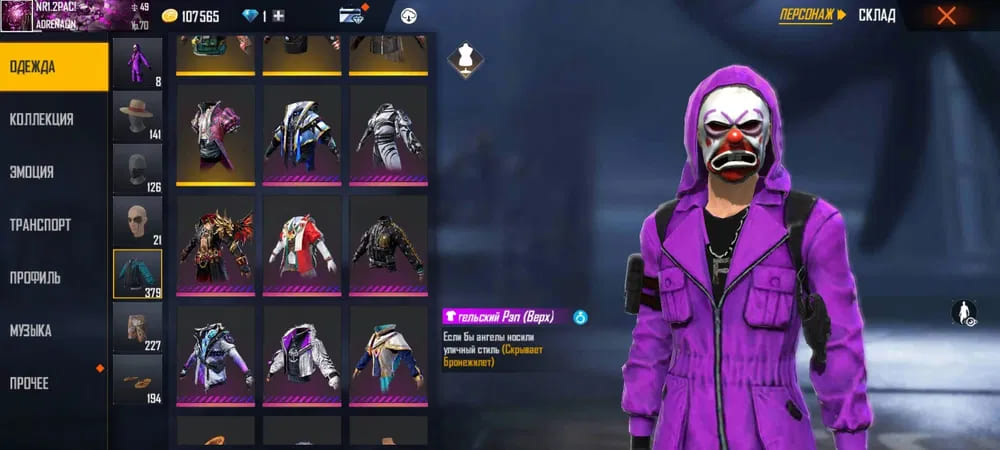This screenshot has height=450, width=1000.
Task: Pick the purple full-outfit set subcategory
Action: point(137,62)
